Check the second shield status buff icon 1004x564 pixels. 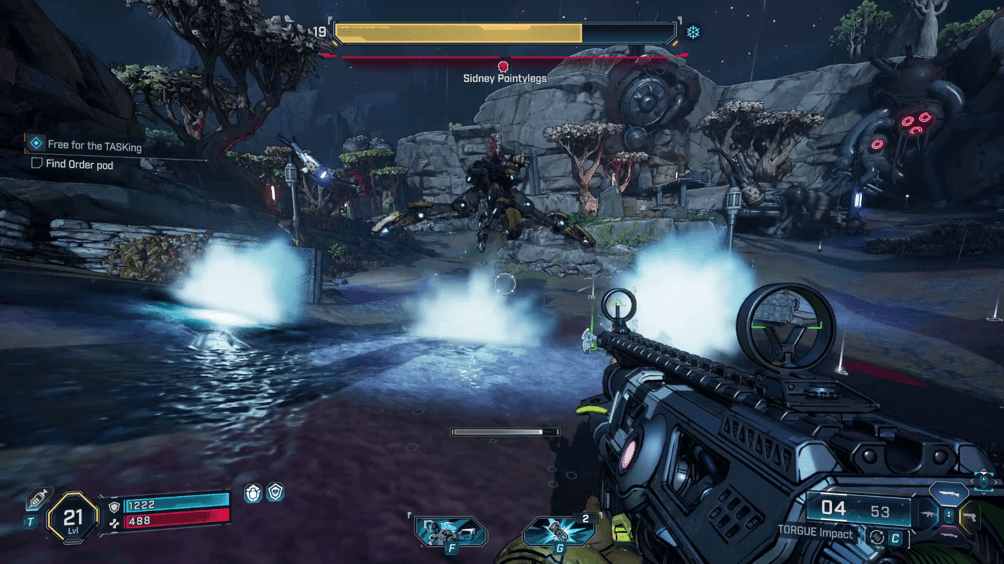[x=275, y=492]
